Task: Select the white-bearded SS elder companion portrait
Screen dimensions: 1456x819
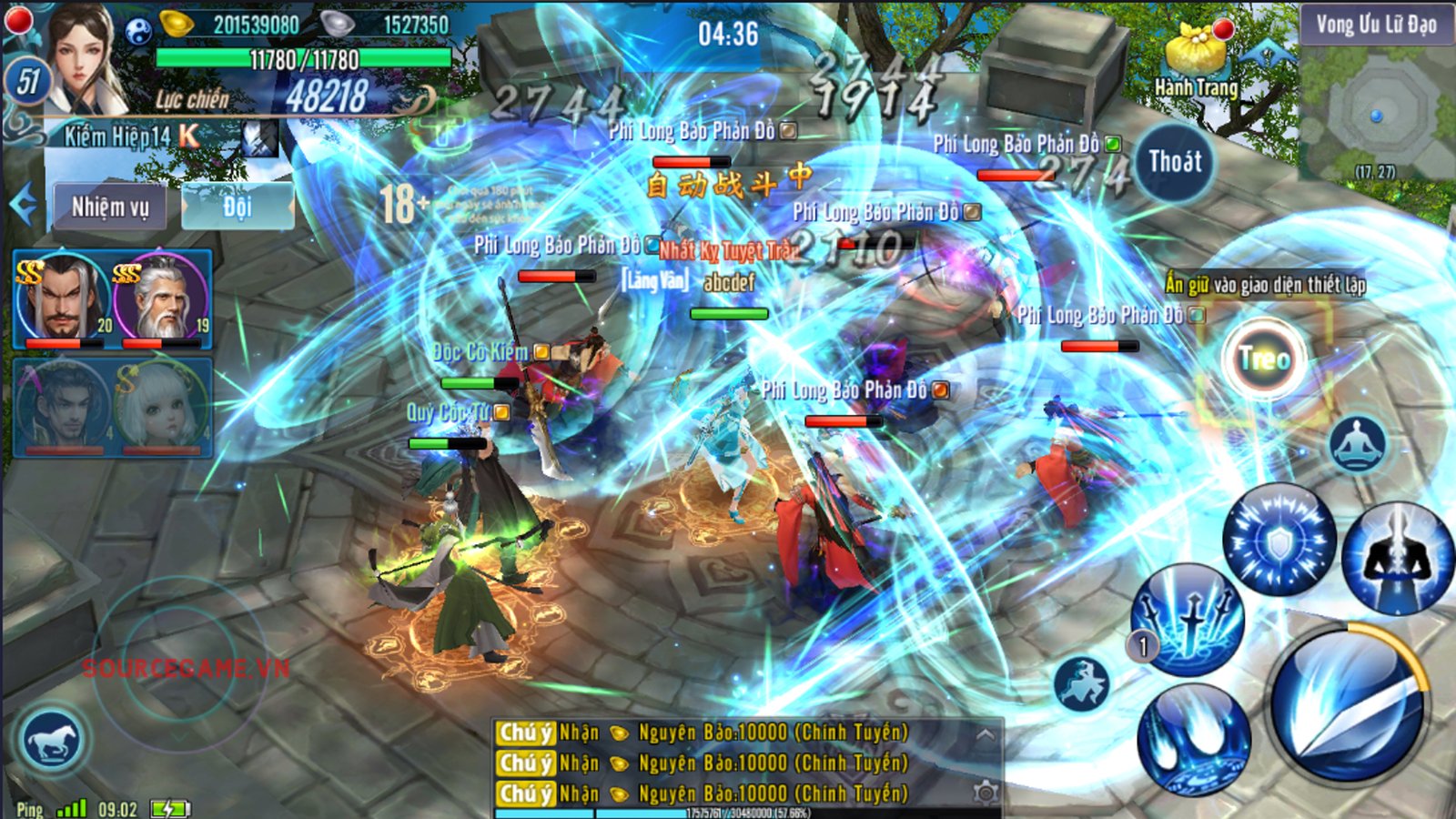Action: point(162,298)
